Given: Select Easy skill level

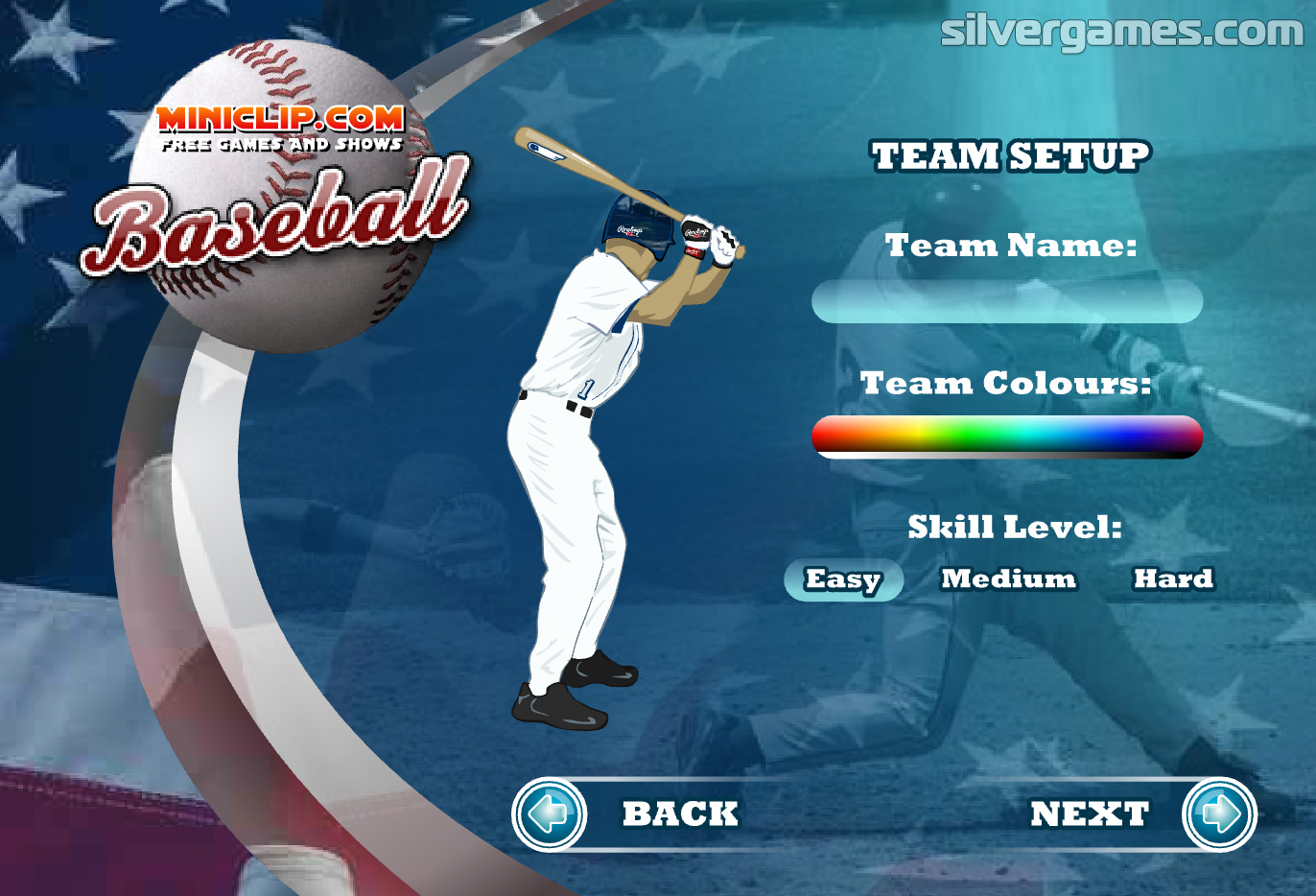Looking at the screenshot, I should tap(843, 579).
